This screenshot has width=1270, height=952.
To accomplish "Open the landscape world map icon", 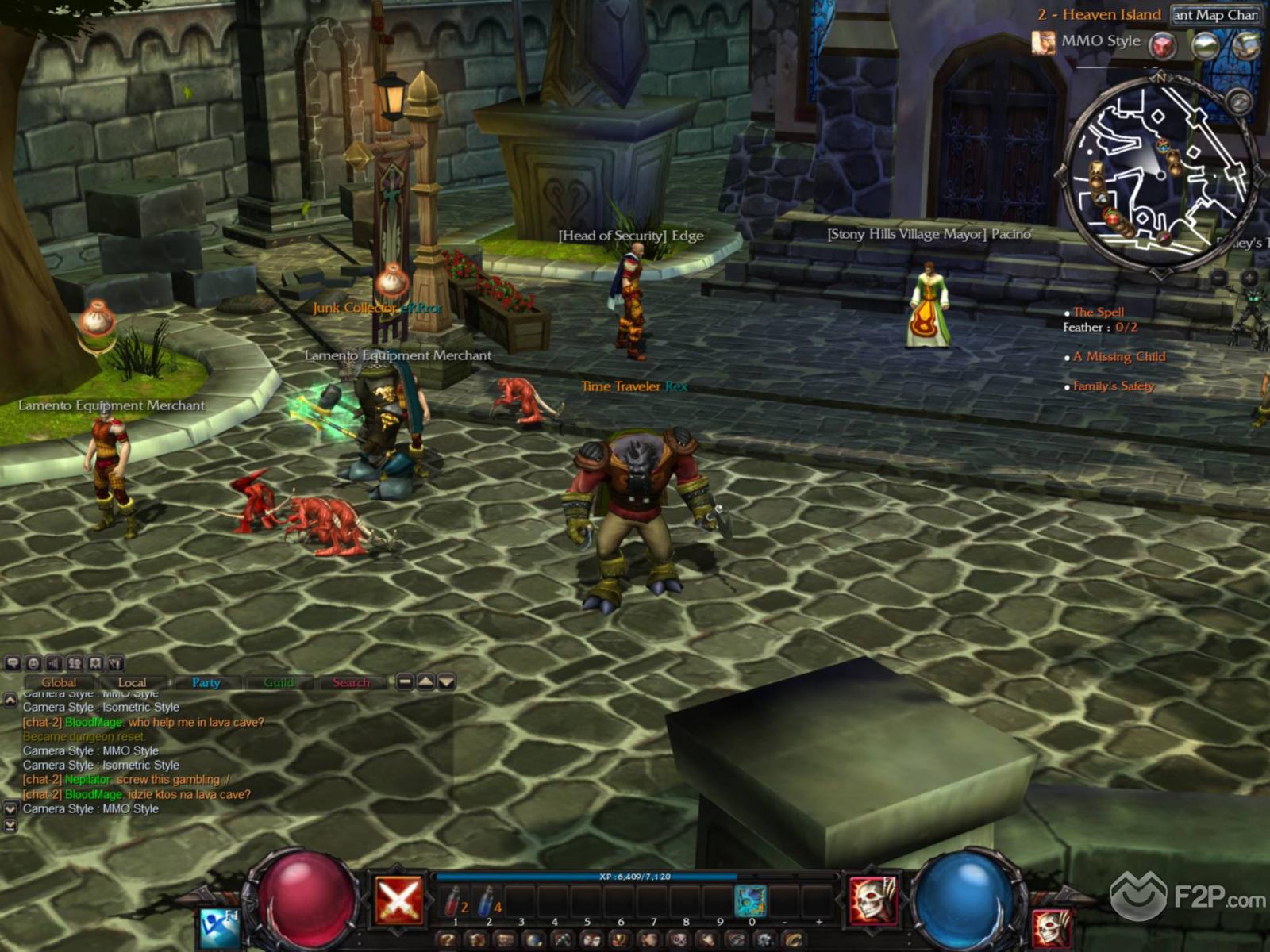I will tap(1205, 45).
